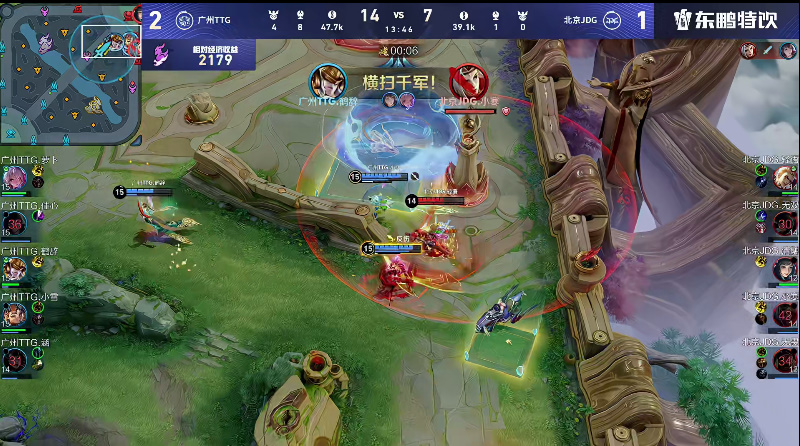The width and height of the screenshot is (800, 446).
Task: View the 广州TTG.小雪 player portrait
Action: click(15, 314)
